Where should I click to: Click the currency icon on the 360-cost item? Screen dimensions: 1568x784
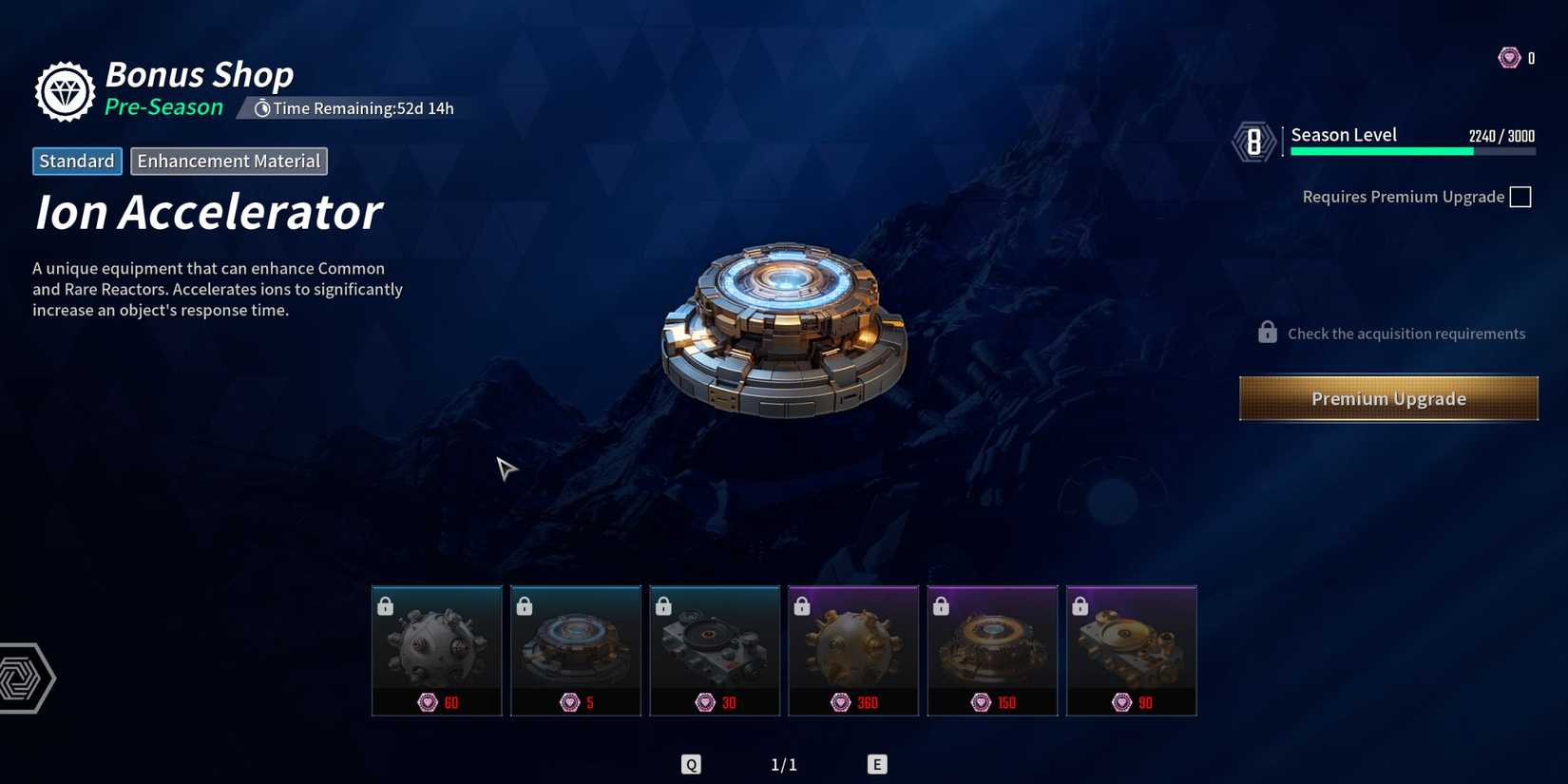point(842,702)
